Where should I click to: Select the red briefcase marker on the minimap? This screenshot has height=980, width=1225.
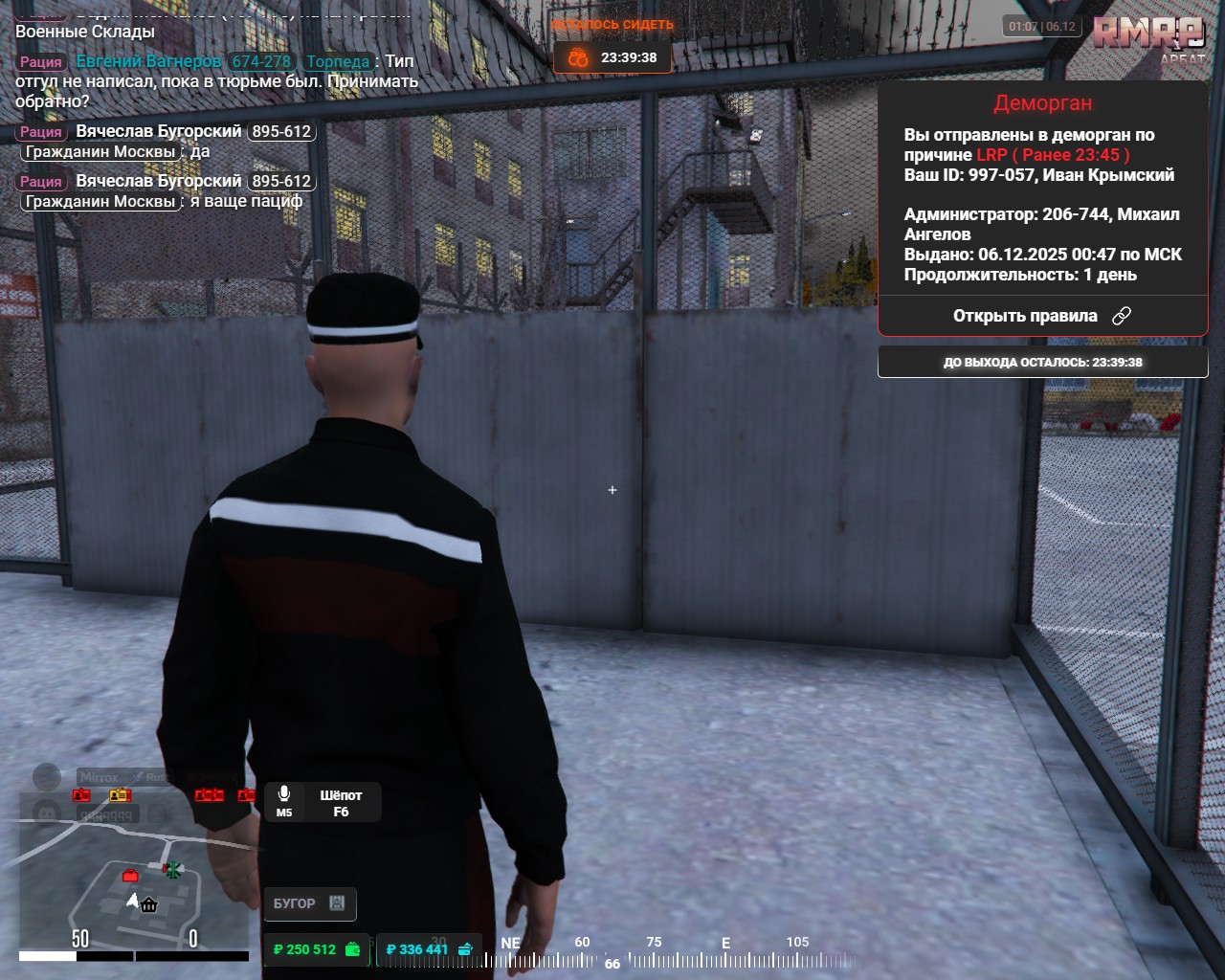pyautogui.click(x=130, y=875)
